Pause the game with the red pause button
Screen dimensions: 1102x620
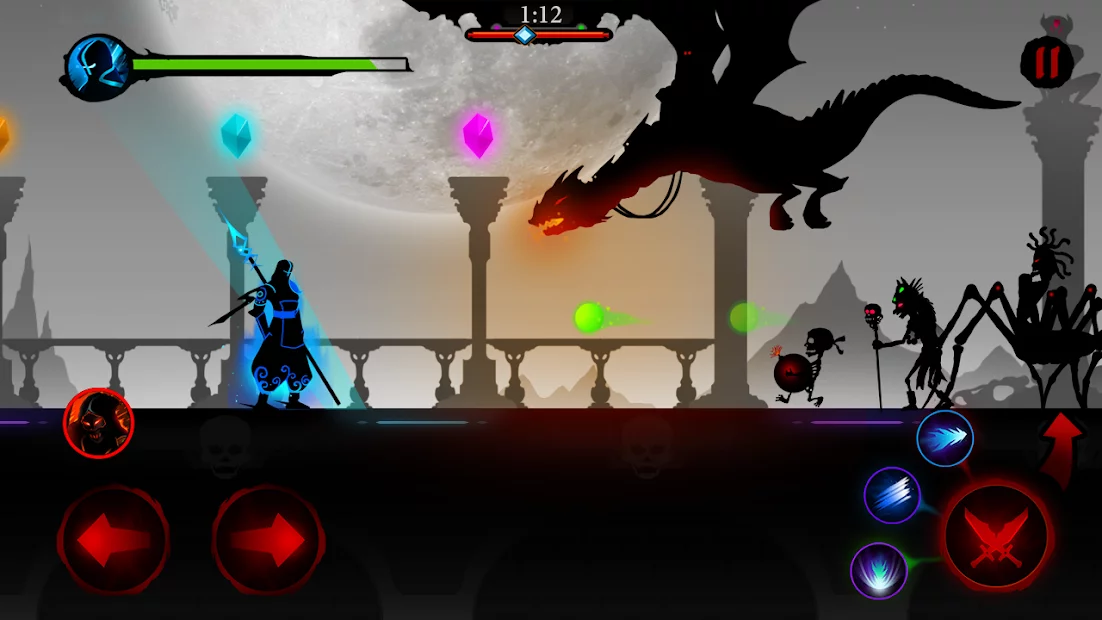tap(1046, 62)
